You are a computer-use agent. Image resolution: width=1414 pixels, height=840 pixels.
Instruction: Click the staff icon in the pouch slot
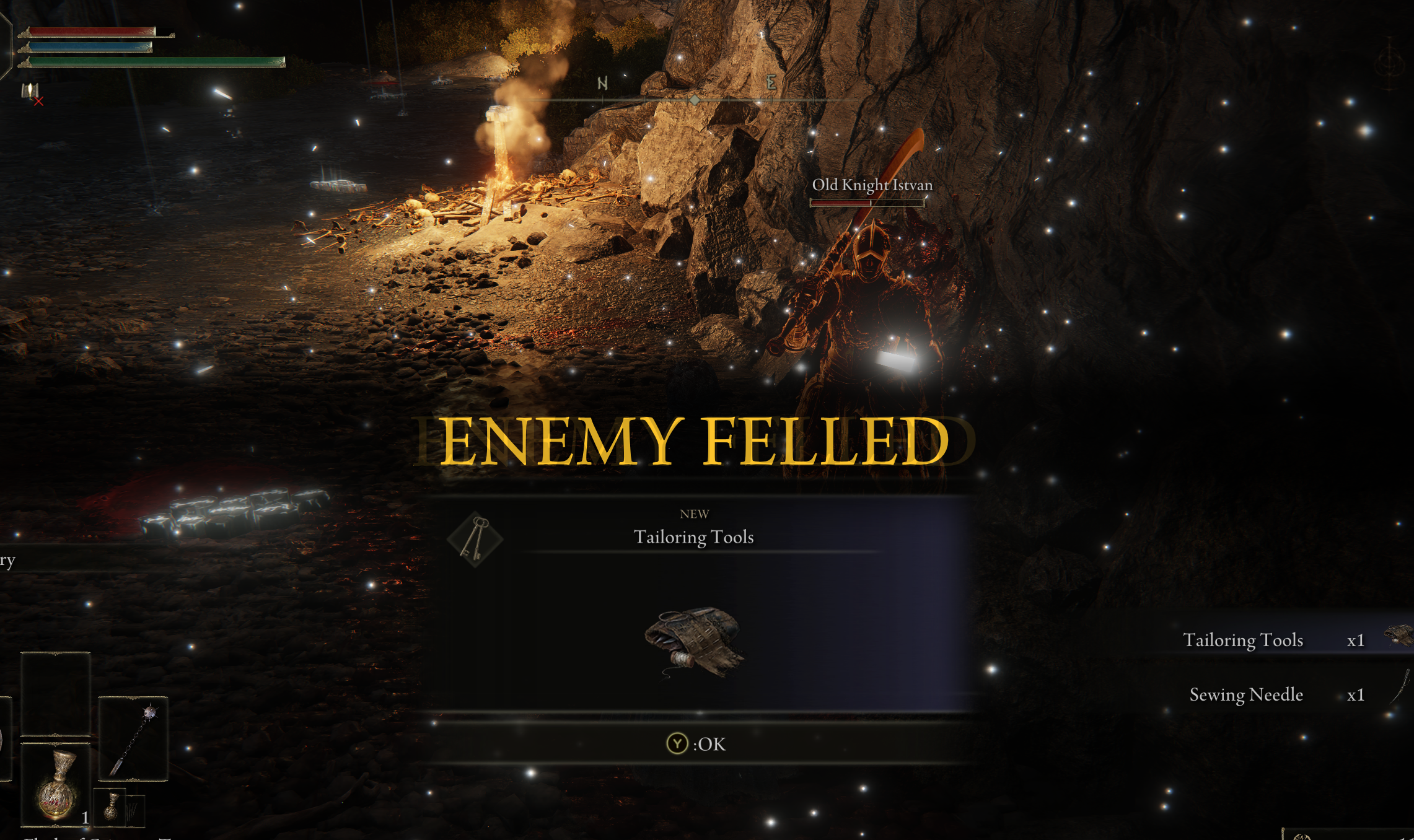[x=134, y=738]
